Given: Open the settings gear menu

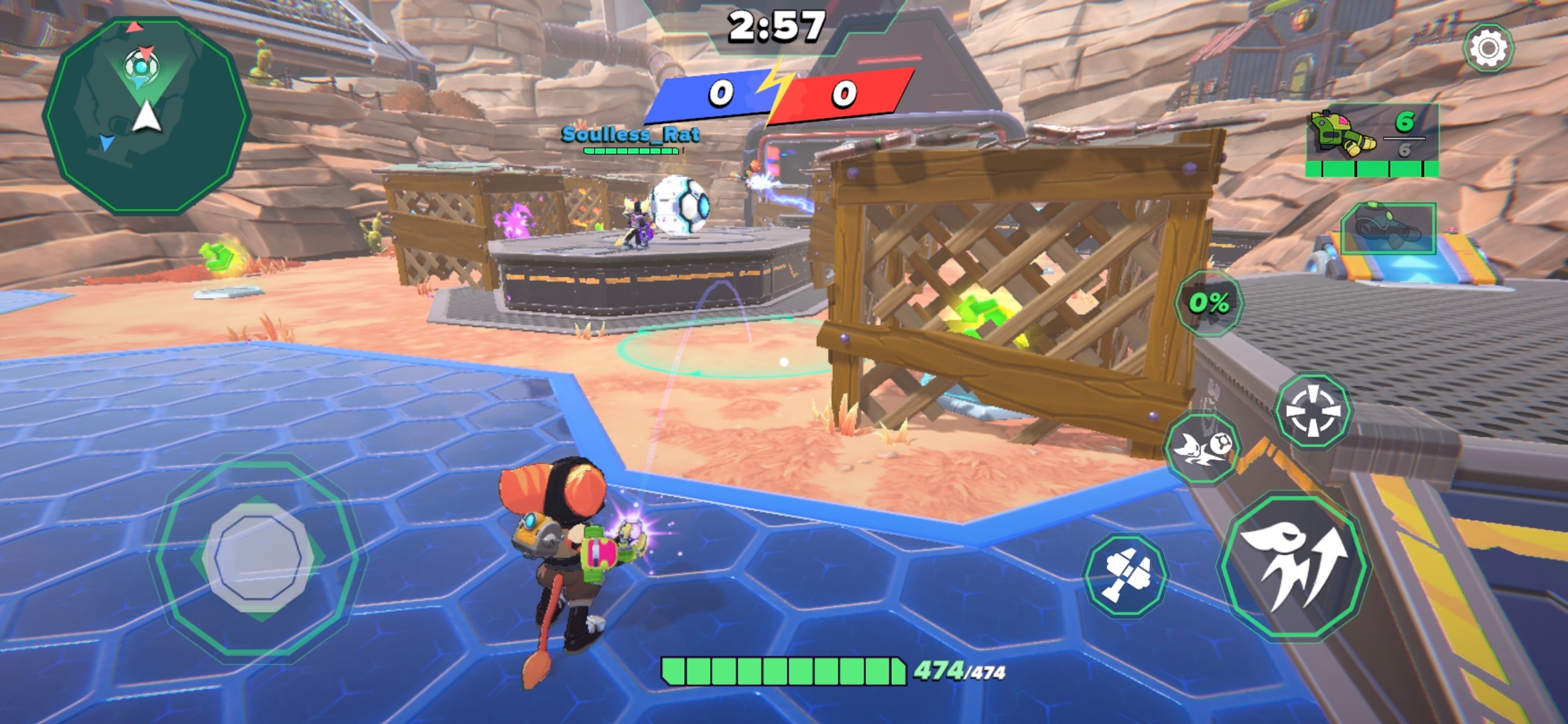Looking at the screenshot, I should (x=1488, y=48).
